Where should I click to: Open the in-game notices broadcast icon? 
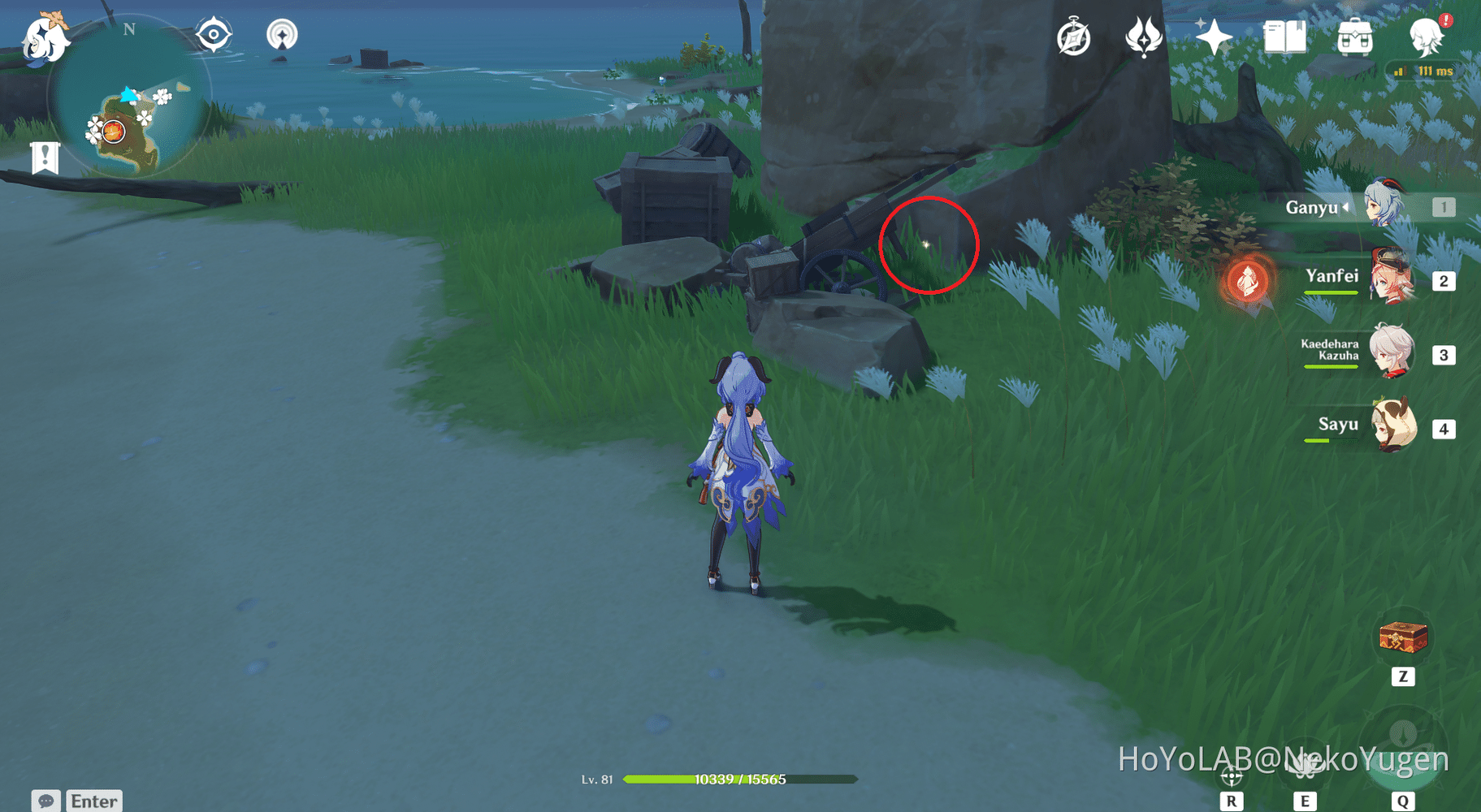tap(282, 34)
